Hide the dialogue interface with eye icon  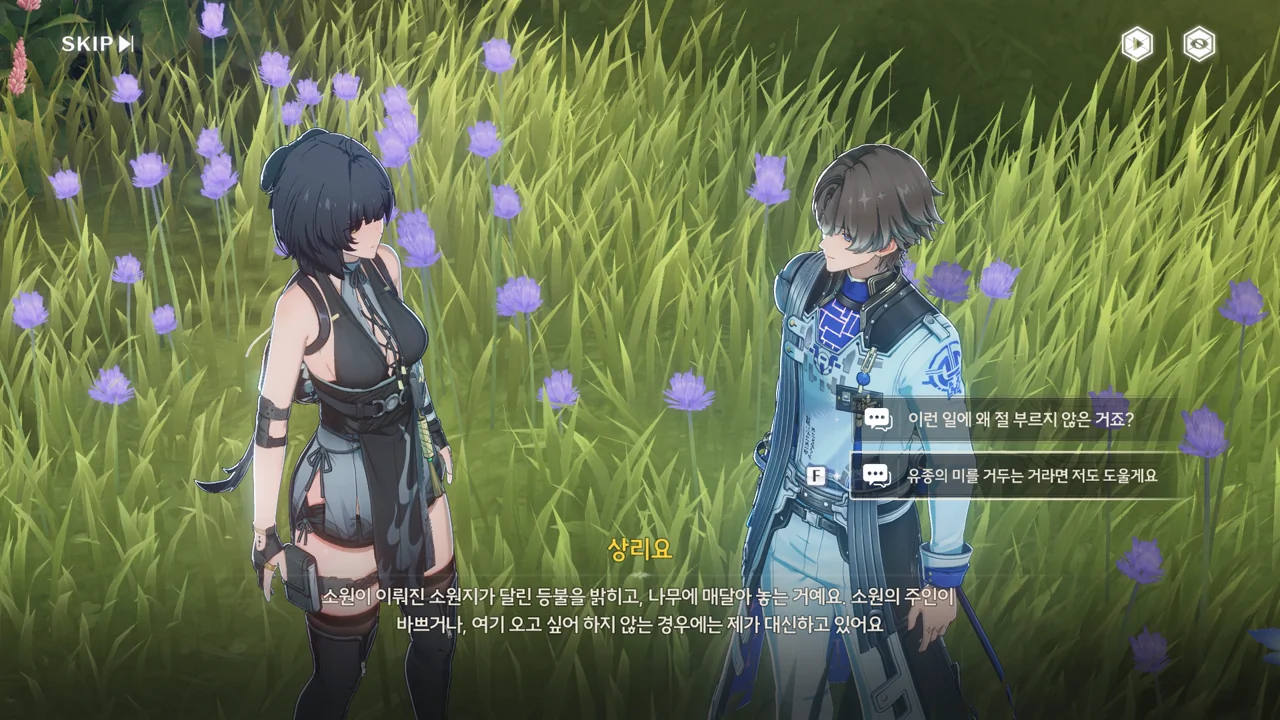tap(1199, 44)
